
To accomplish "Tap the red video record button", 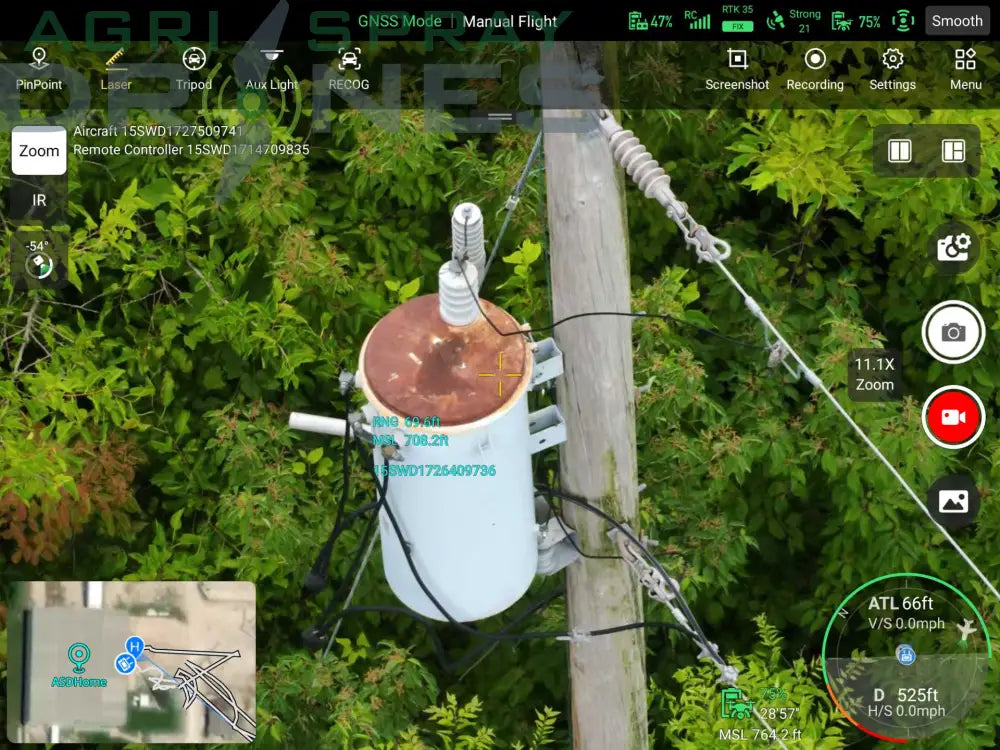I will [954, 416].
